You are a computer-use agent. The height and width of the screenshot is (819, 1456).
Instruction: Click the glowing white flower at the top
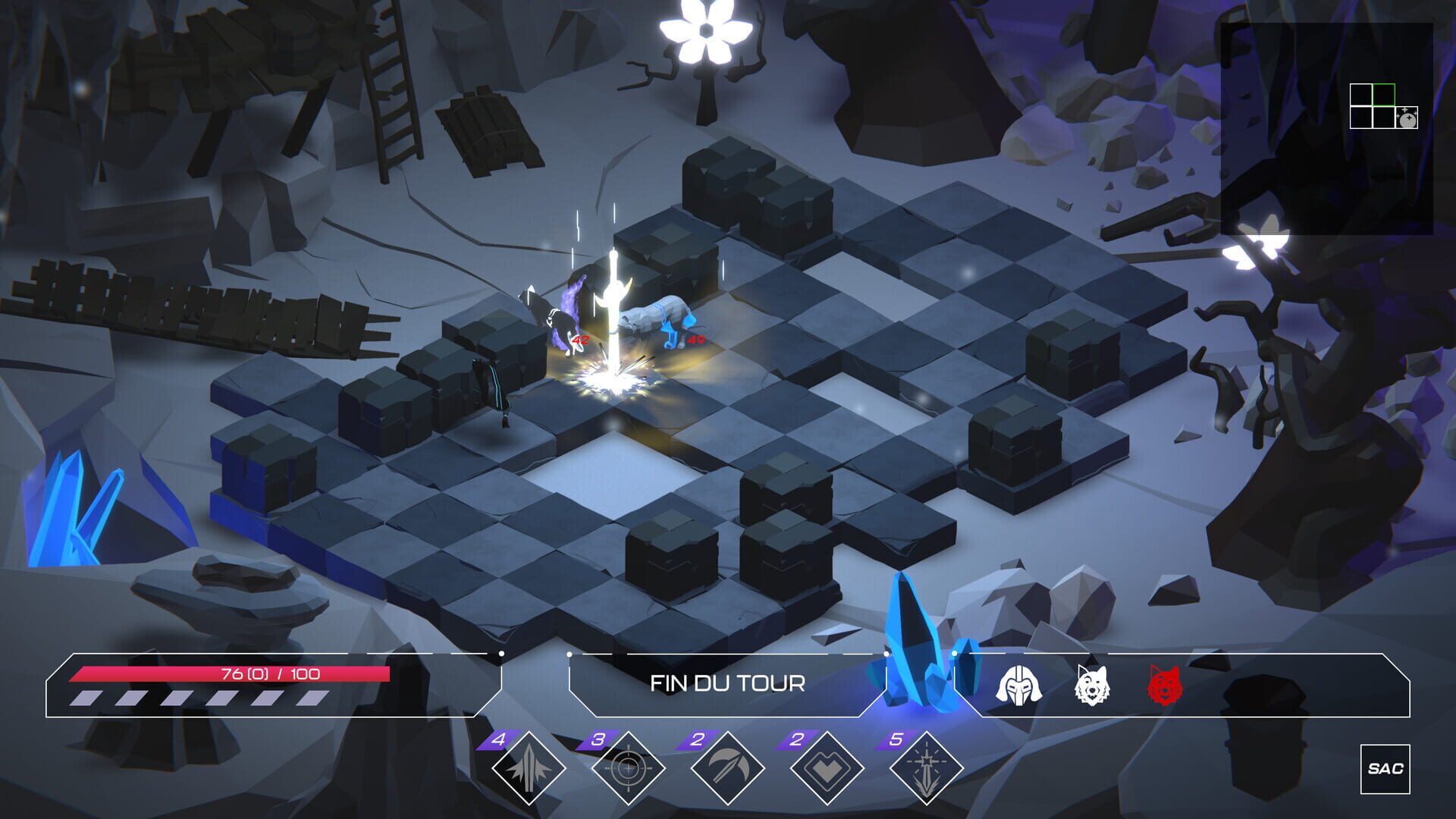[x=705, y=30]
